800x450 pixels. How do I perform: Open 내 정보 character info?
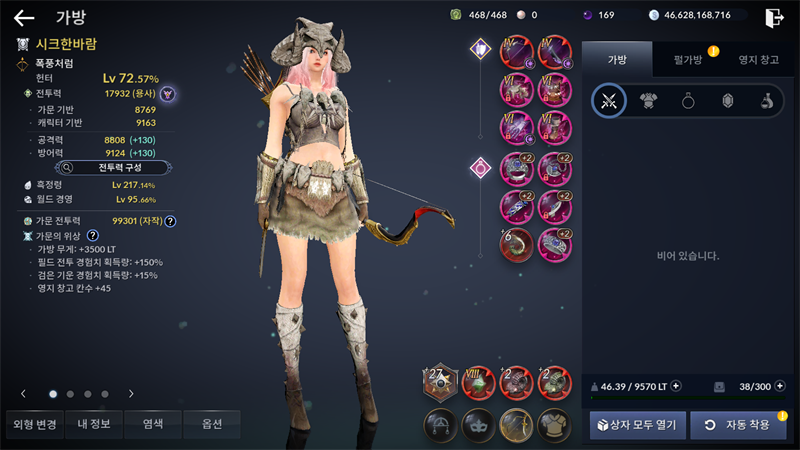click(x=91, y=424)
